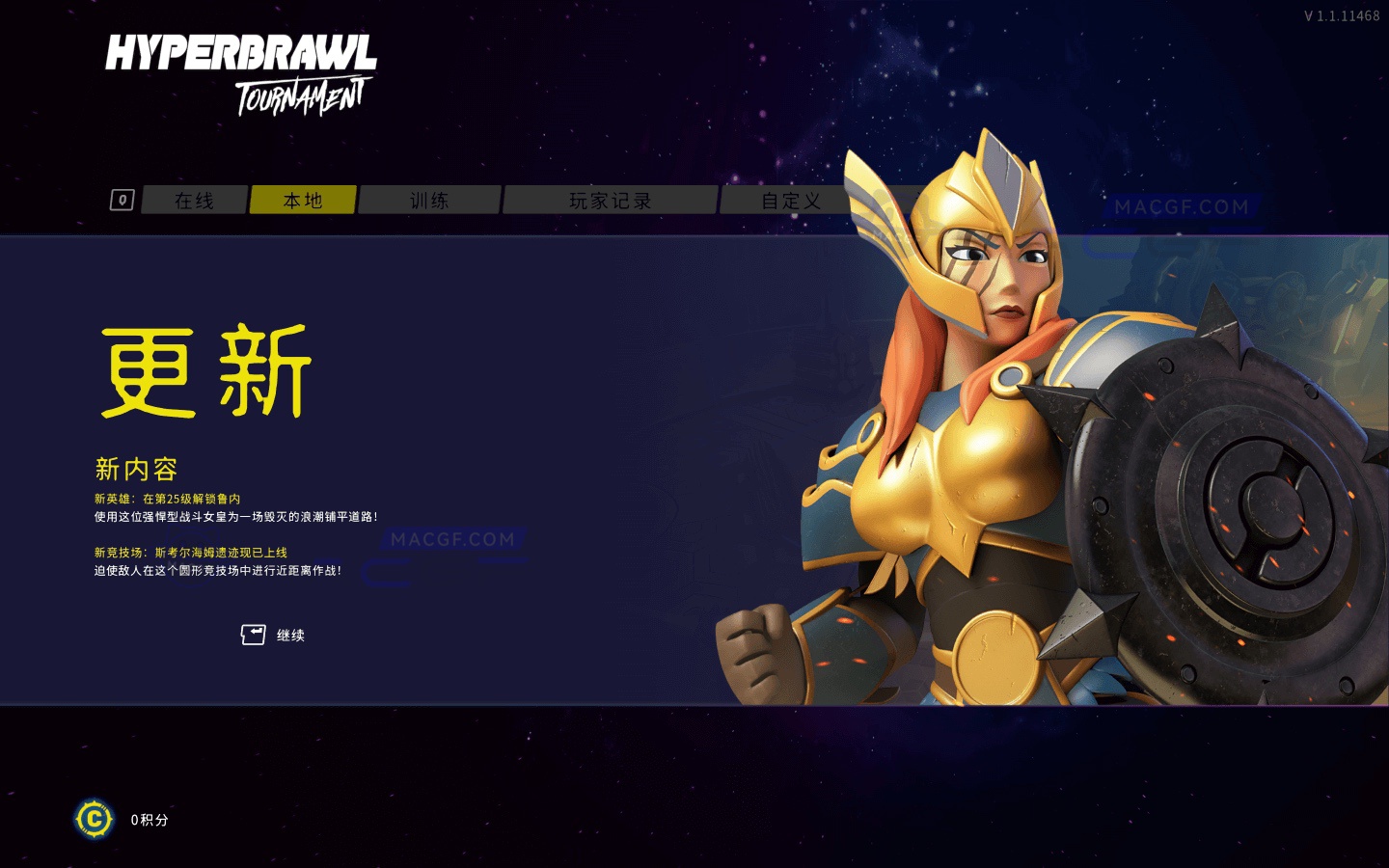This screenshot has width=1389, height=868.
Task: Click the version number V 1.1.11468
Action: [1345, 14]
